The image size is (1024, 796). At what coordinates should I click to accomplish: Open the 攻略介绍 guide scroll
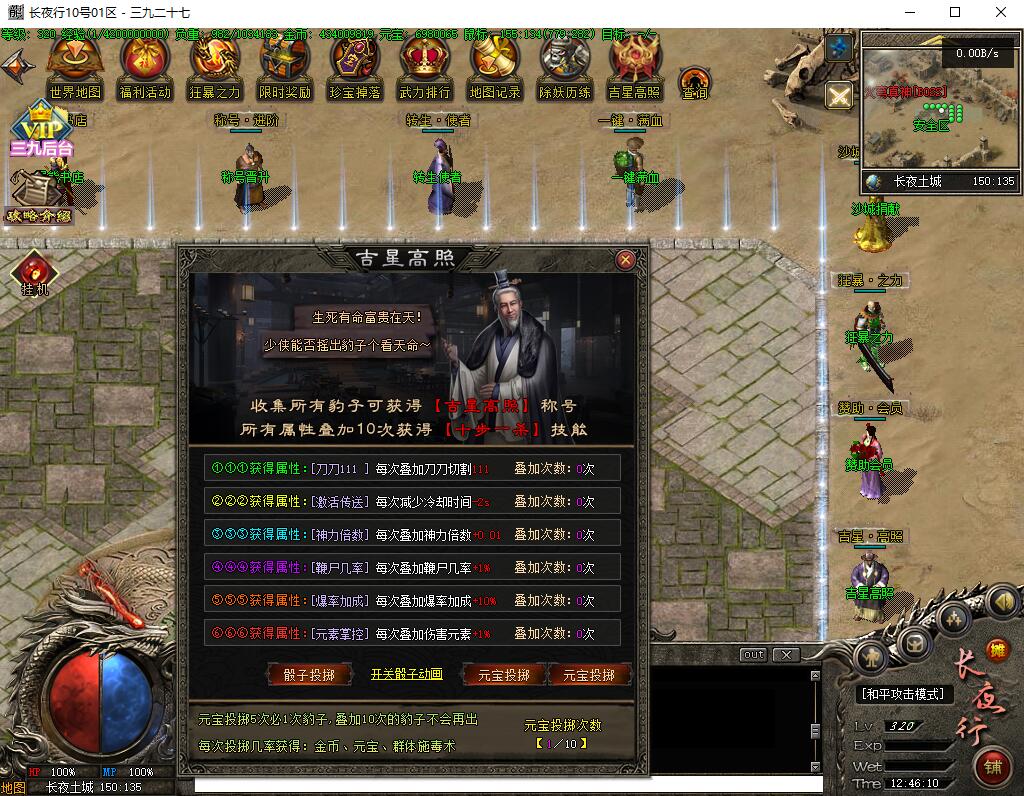[x=38, y=198]
